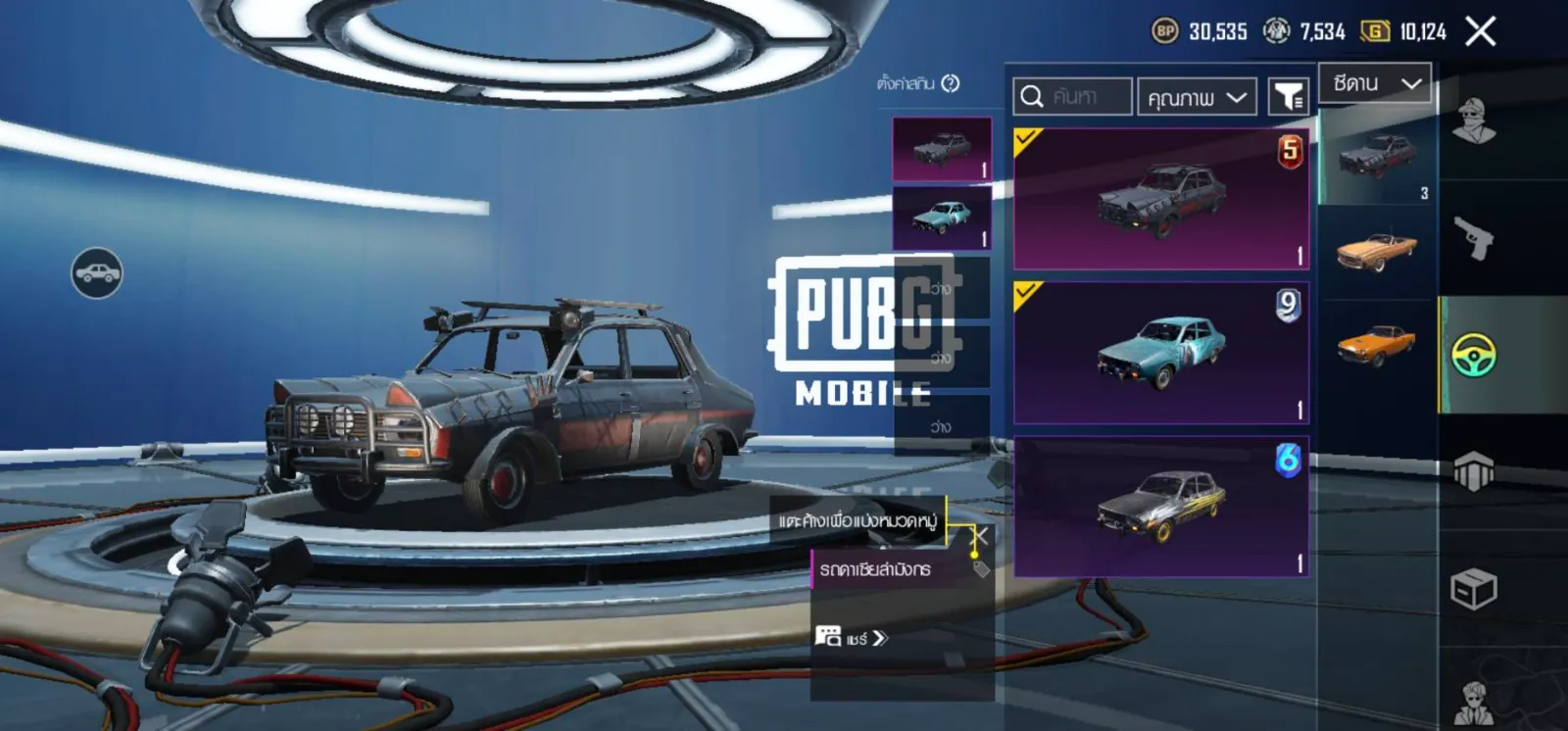Choose the orange coupe vehicle thumbnail

(x=1377, y=343)
